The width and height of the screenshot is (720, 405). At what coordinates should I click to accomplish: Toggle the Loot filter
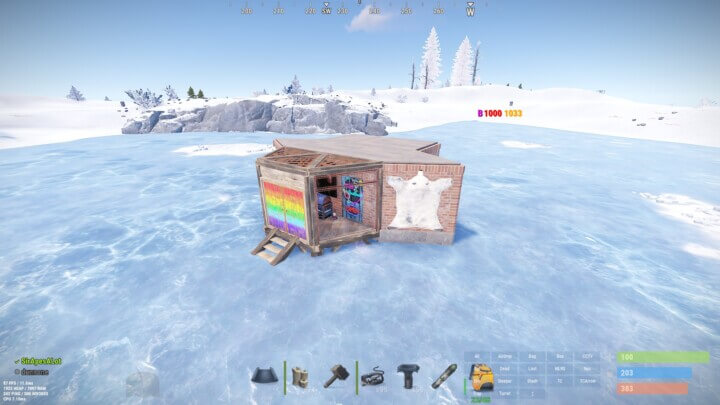click(x=532, y=368)
